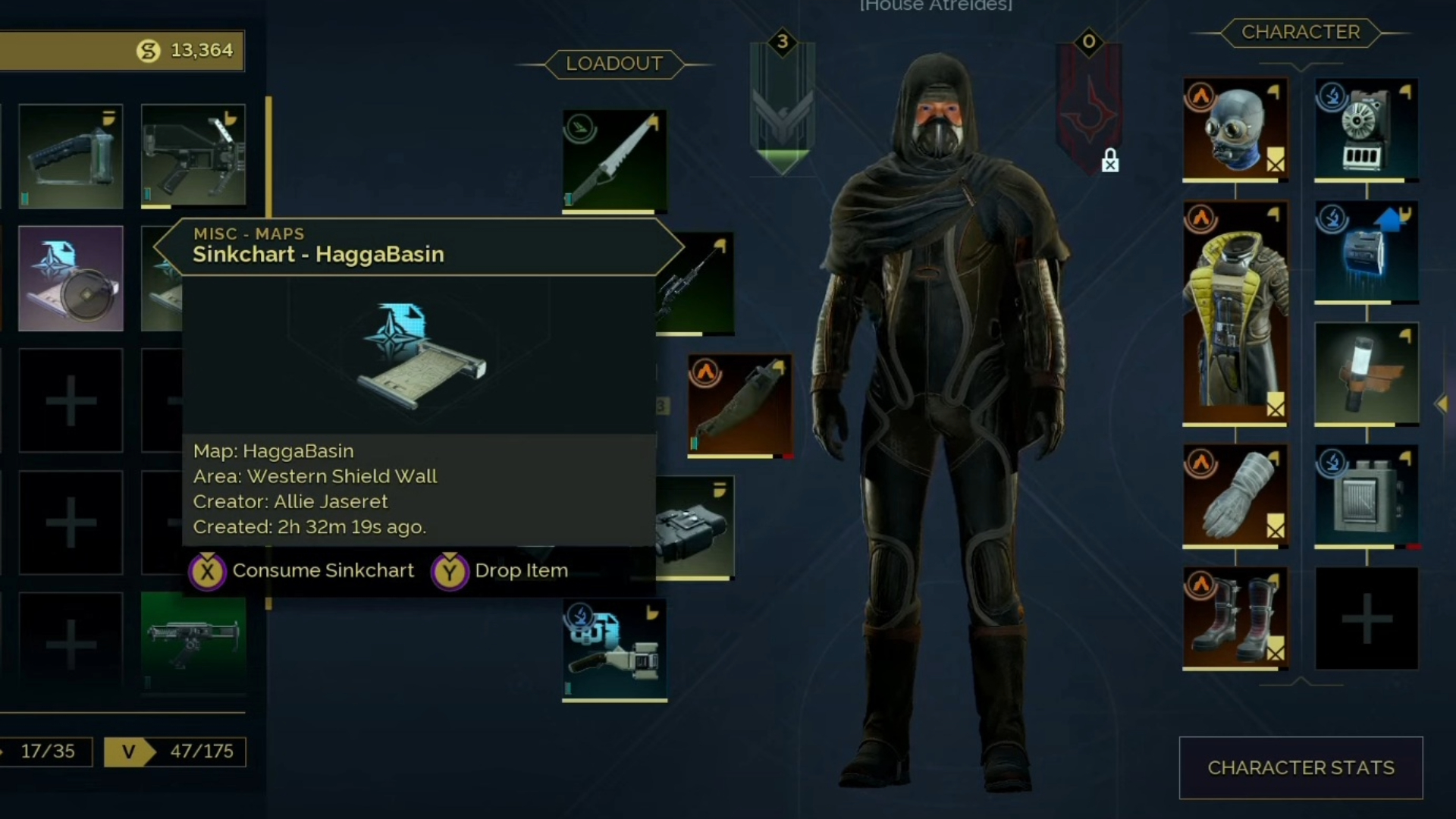Select the boots equipment slot
The height and width of the screenshot is (819, 1456).
tap(1235, 617)
